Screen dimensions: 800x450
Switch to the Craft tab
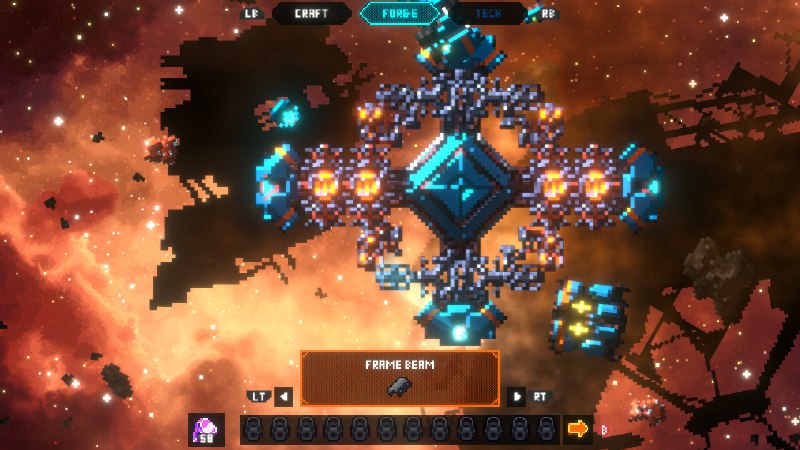coord(311,13)
